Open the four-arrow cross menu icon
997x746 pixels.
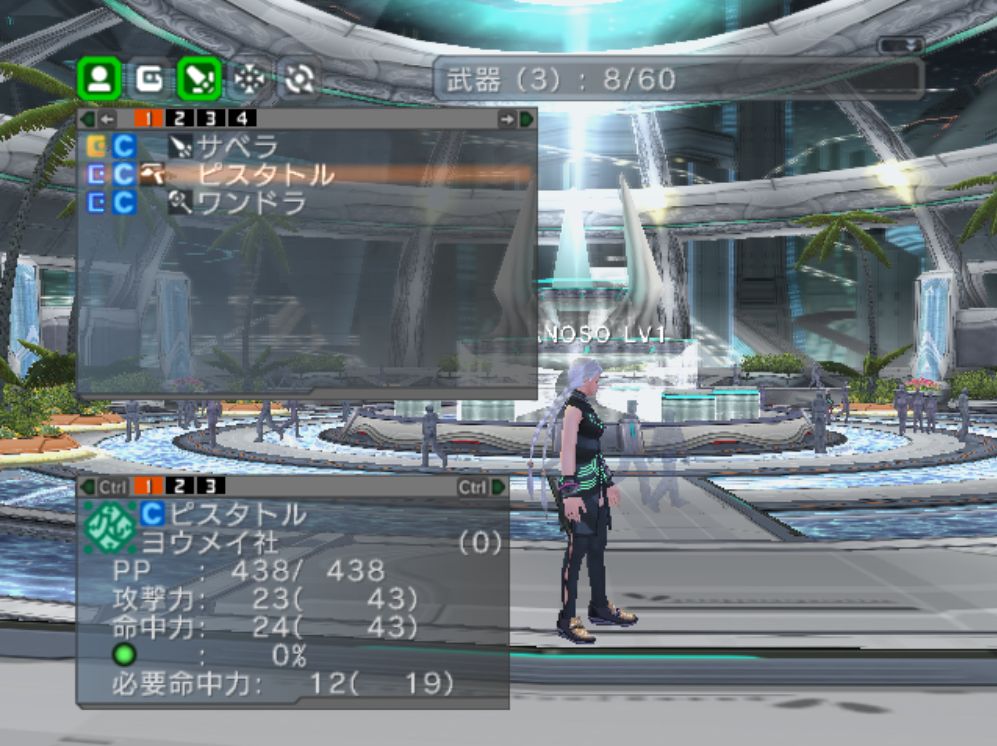[247, 79]
